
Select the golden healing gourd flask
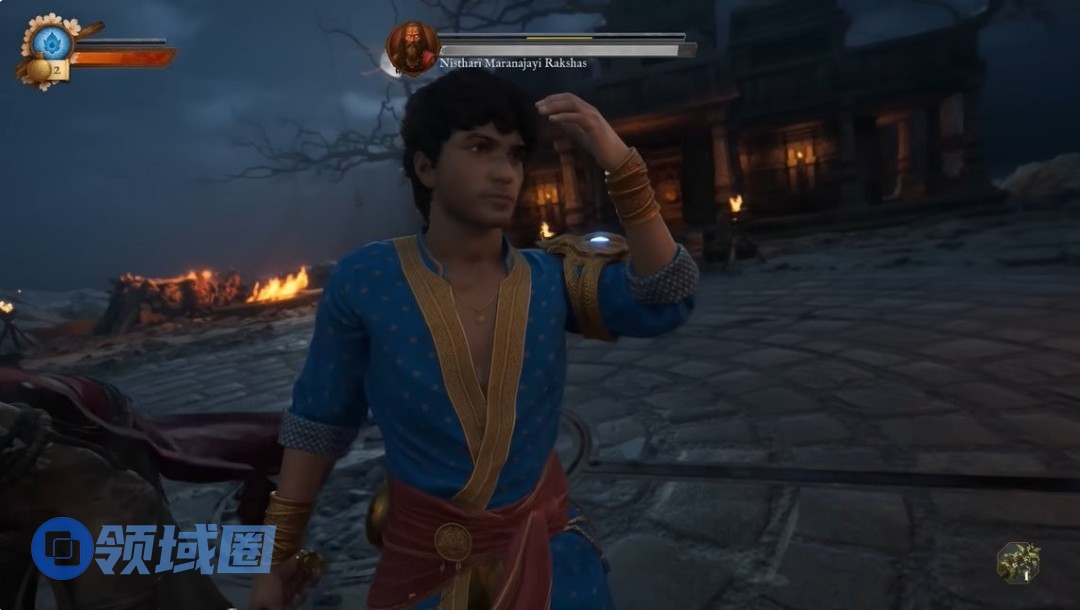coord(40,70)
